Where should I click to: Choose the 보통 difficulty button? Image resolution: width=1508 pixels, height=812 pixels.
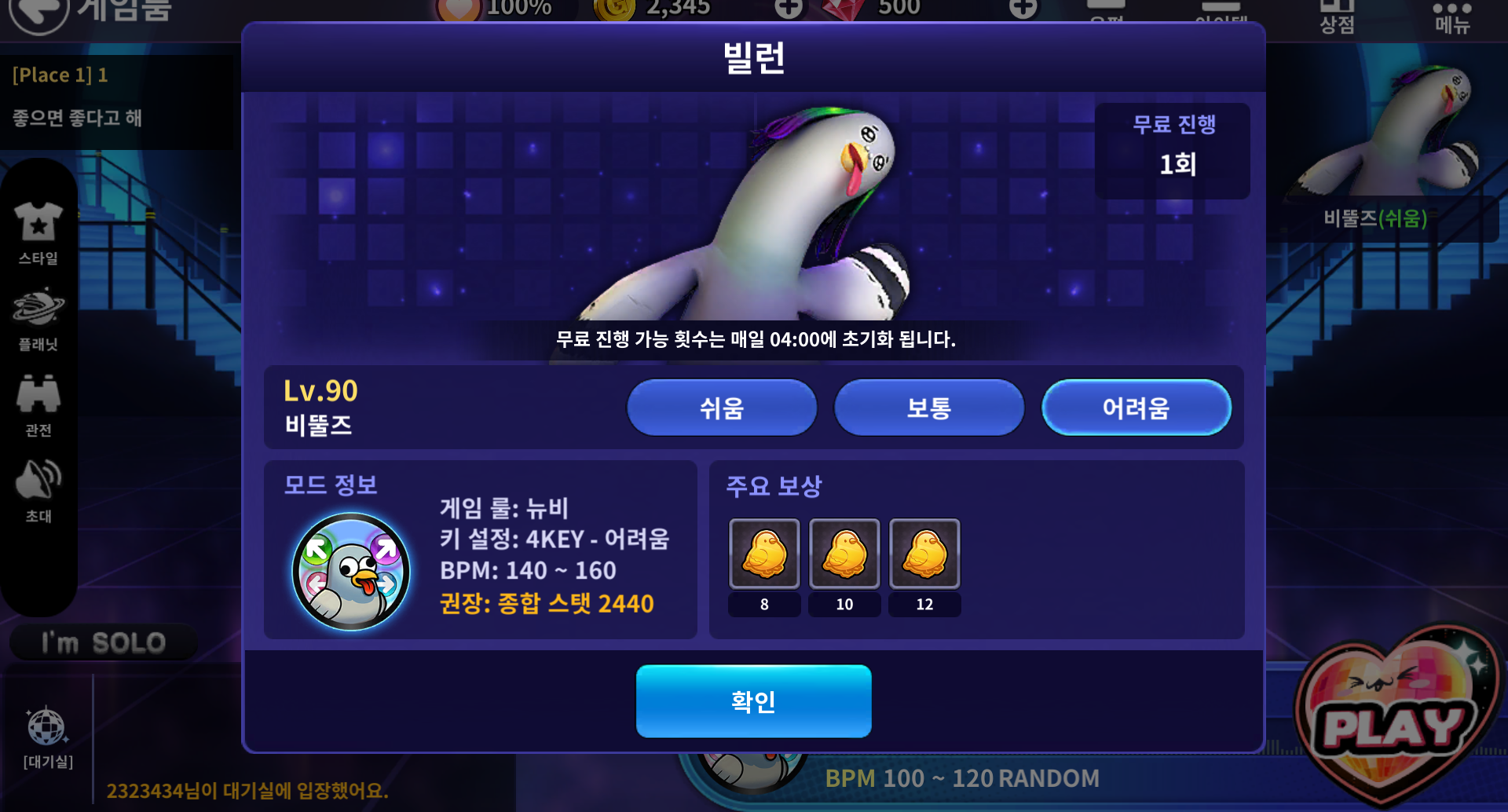pyautogui.click(x=928, y=408)
